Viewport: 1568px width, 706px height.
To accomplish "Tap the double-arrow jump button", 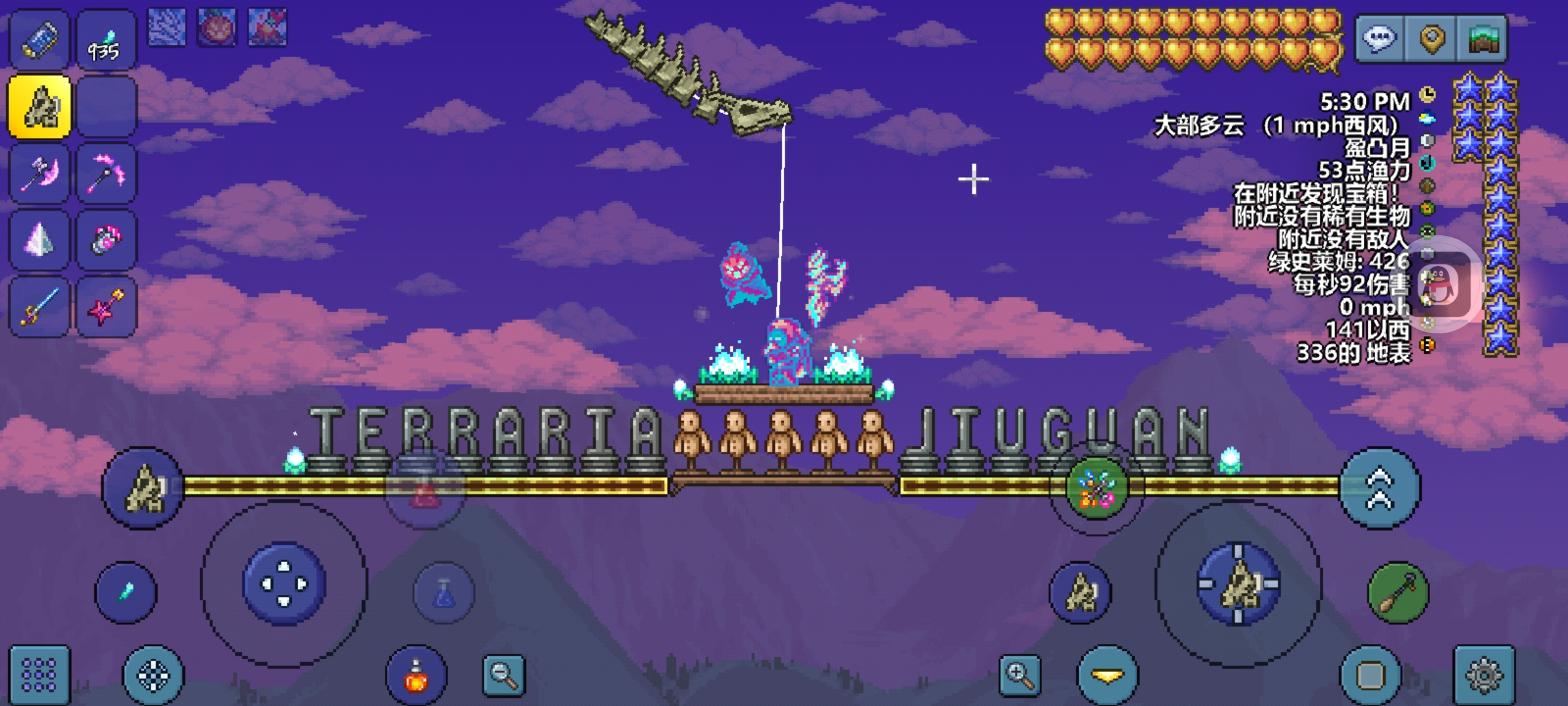I will click(x=1379, y=488).
